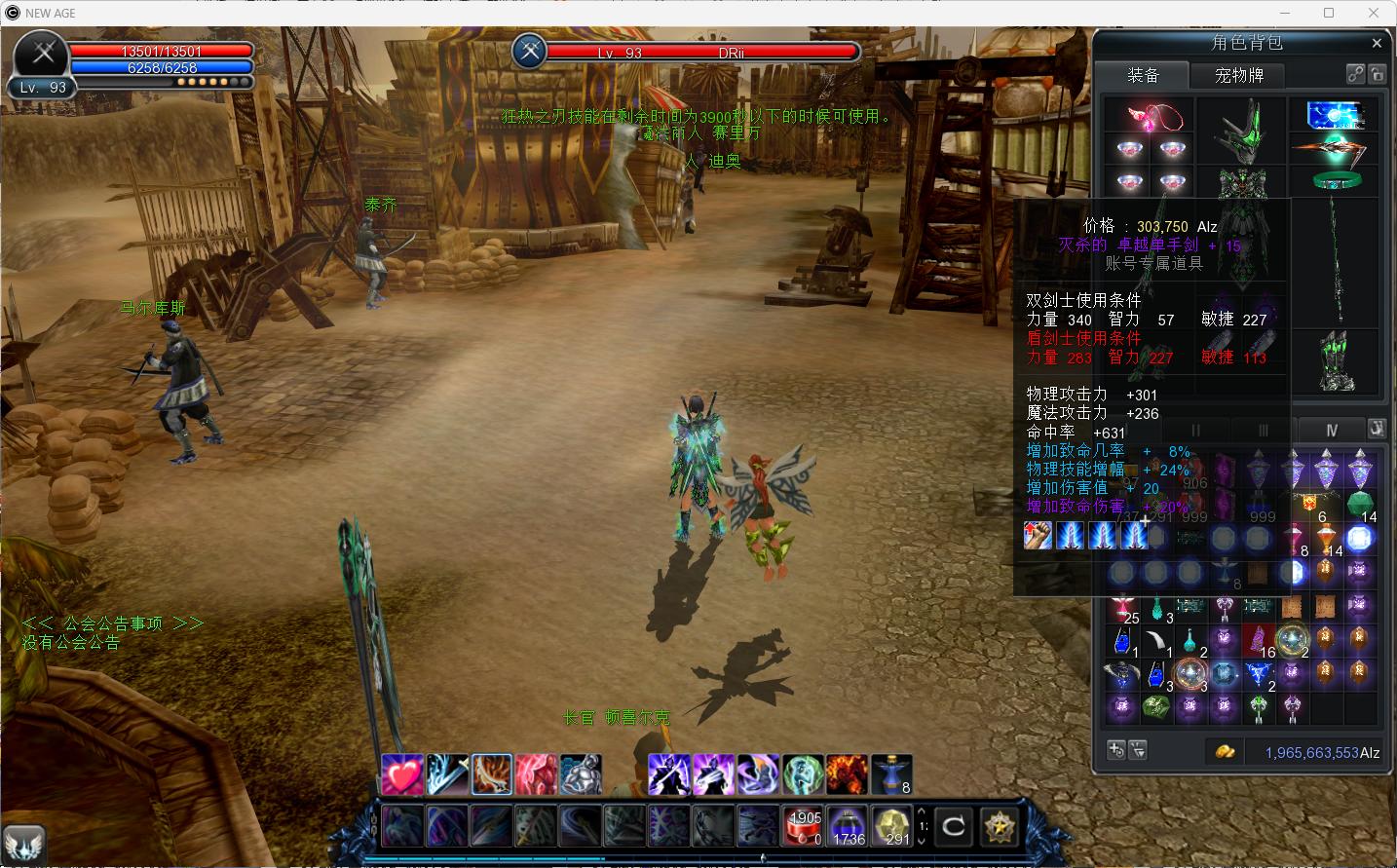Click the chain link button in inventory

pos(1355,74)
